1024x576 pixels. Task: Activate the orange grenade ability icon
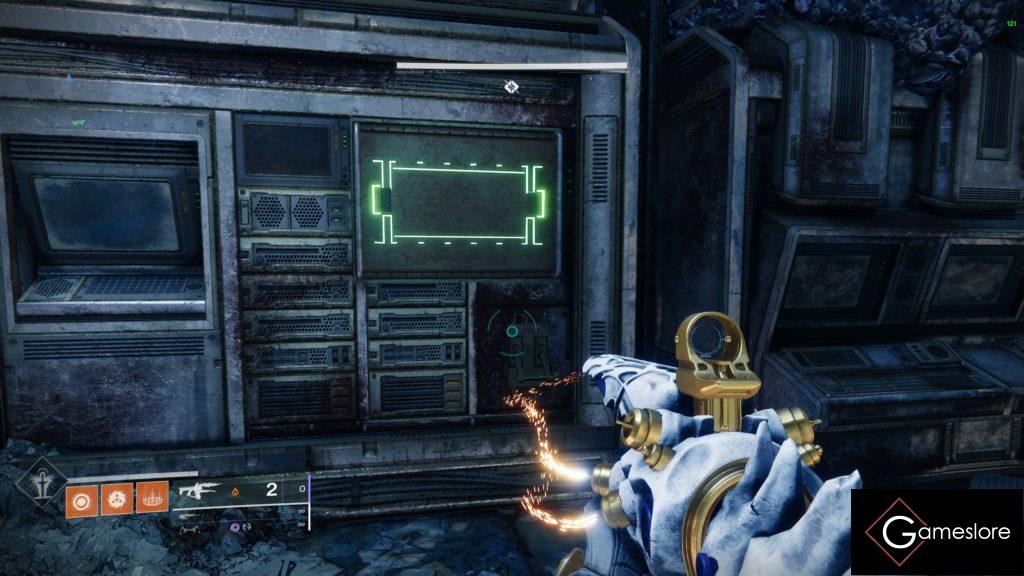click(x=82, y=499)
